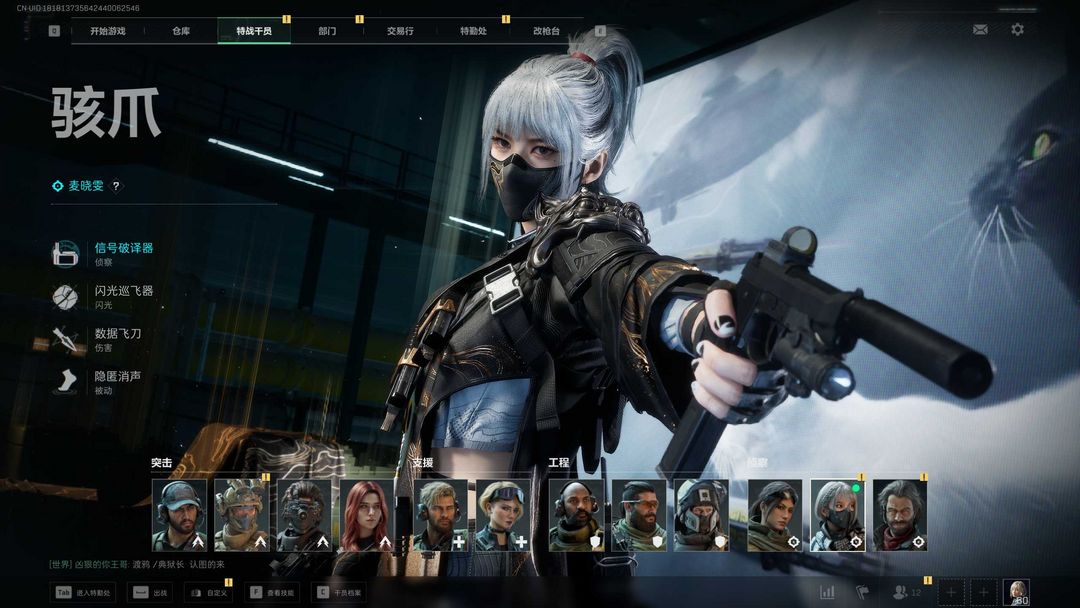The image size is (1080, 608).
Task: Show the 隐匿消声 passive skill
Action: point(116,381)
